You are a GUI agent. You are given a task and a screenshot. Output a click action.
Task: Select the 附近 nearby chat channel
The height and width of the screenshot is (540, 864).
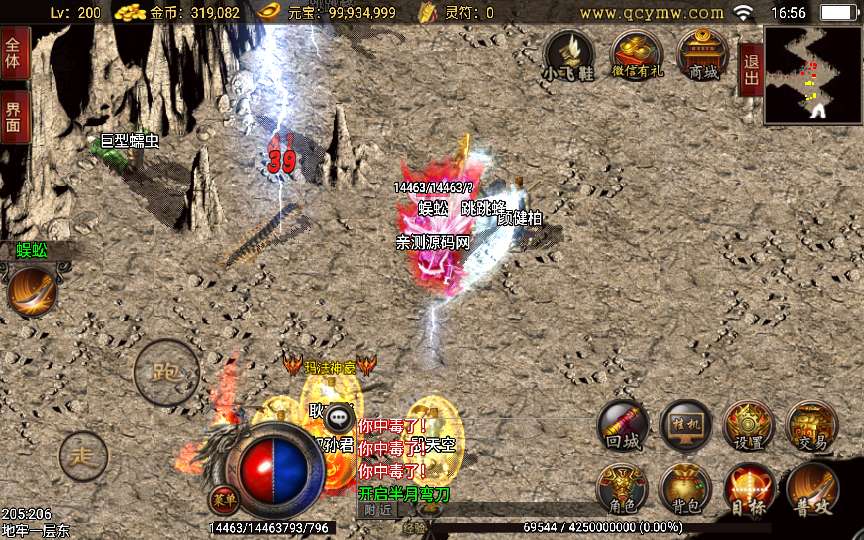coord(377,509)
